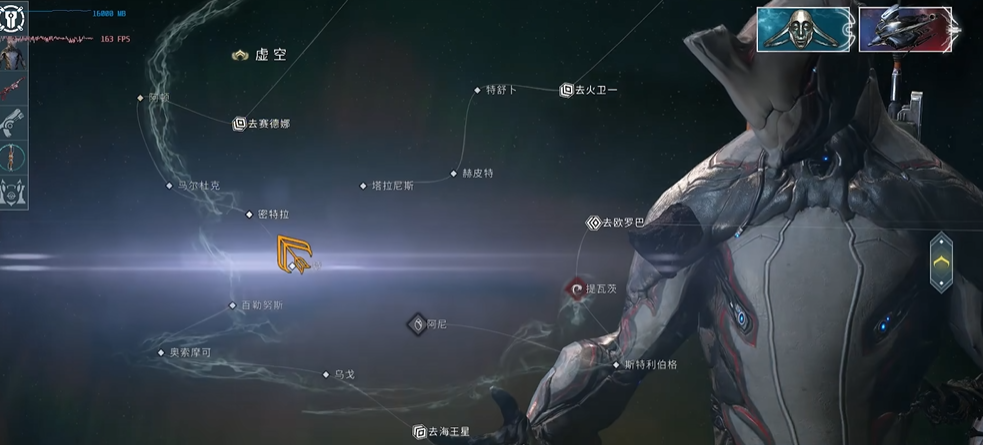
Task: Select the 赫皮特 mission node
Action: tap(454, 173)
